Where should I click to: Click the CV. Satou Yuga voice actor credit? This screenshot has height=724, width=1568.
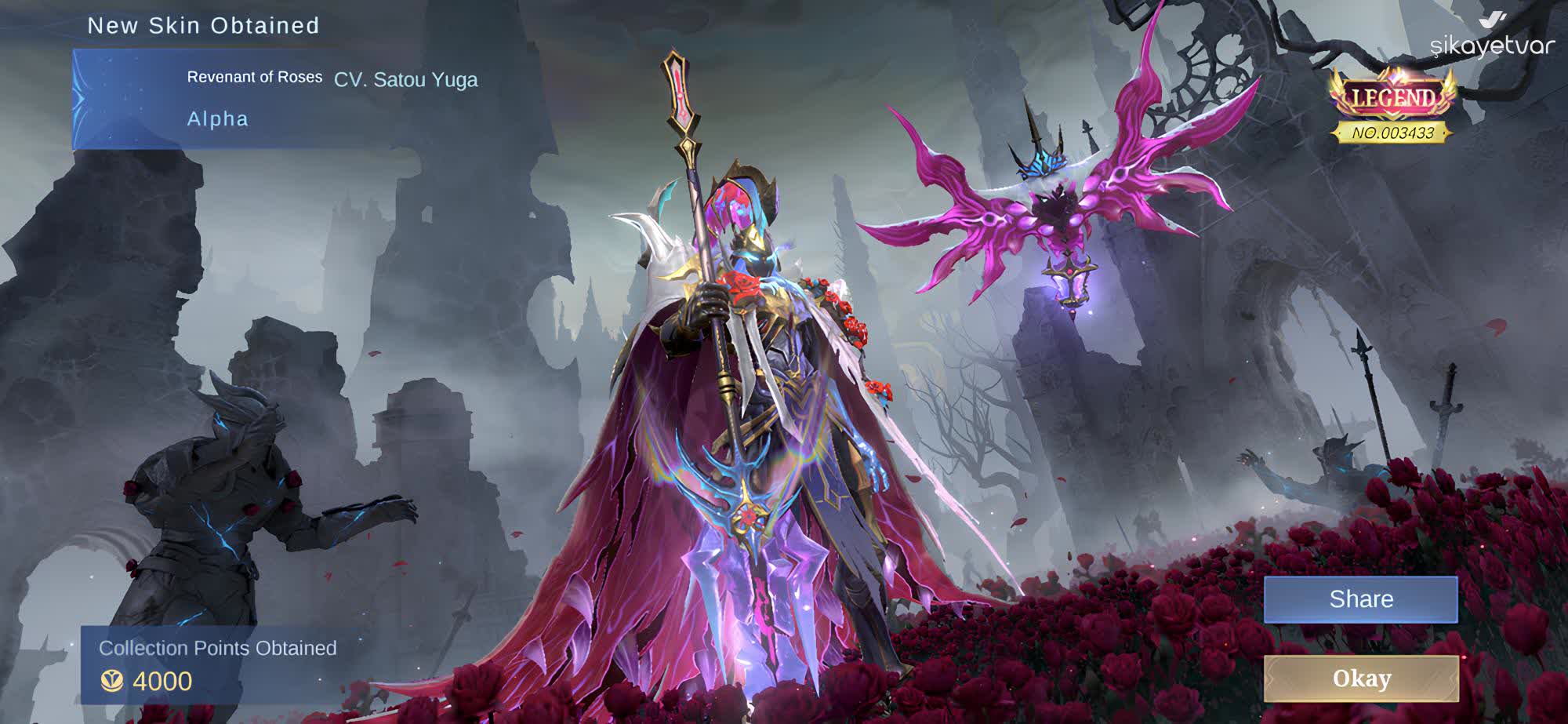406,78
